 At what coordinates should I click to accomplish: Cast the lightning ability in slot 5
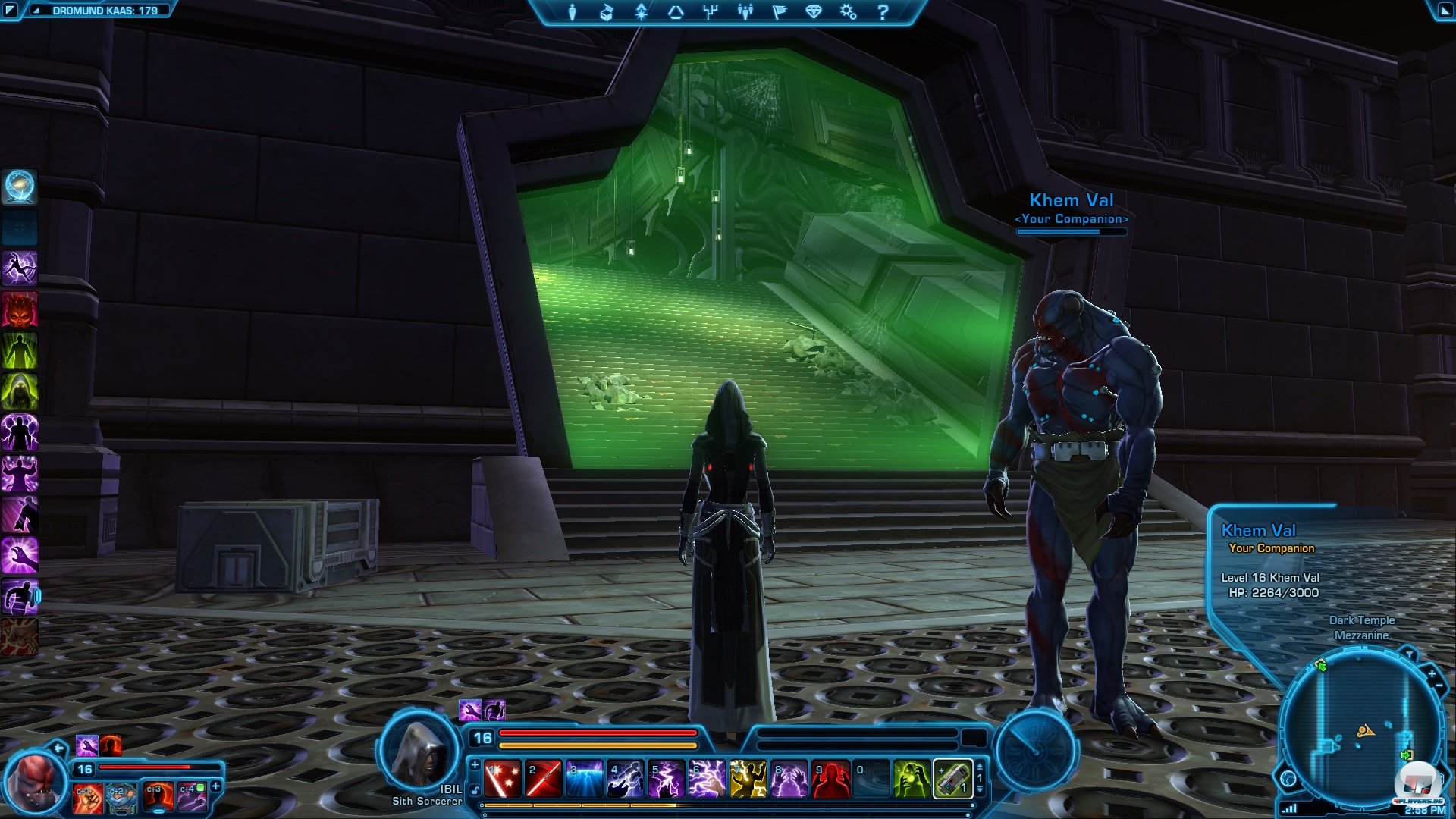coord(667,780)
